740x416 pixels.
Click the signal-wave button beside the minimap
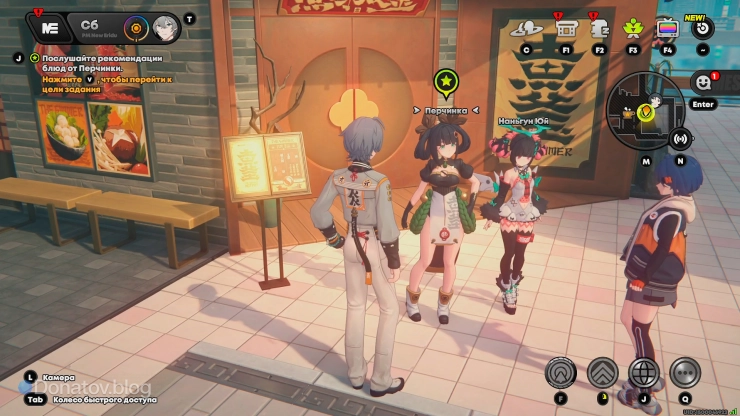680,138
